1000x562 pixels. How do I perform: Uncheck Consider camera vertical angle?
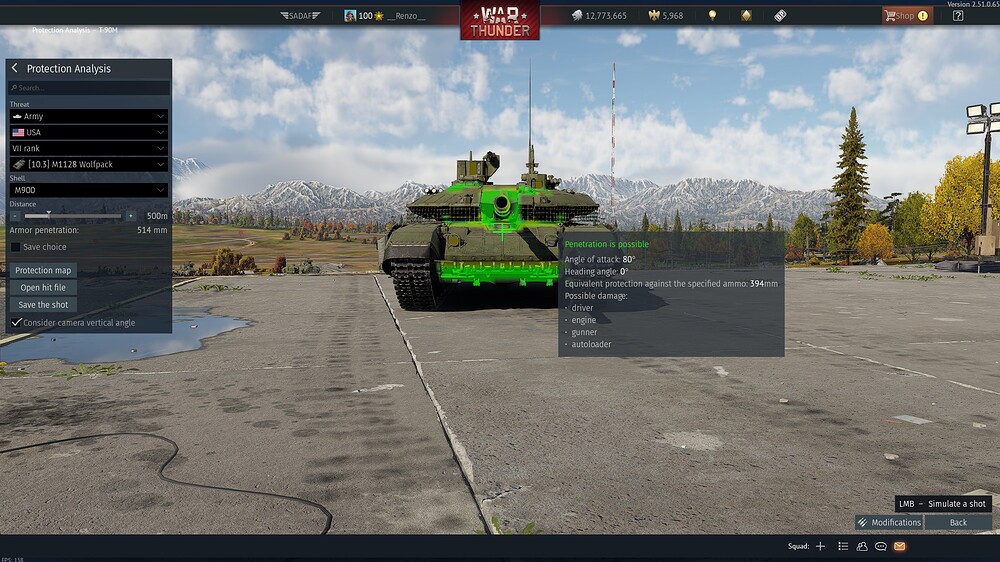click(16, 323)
